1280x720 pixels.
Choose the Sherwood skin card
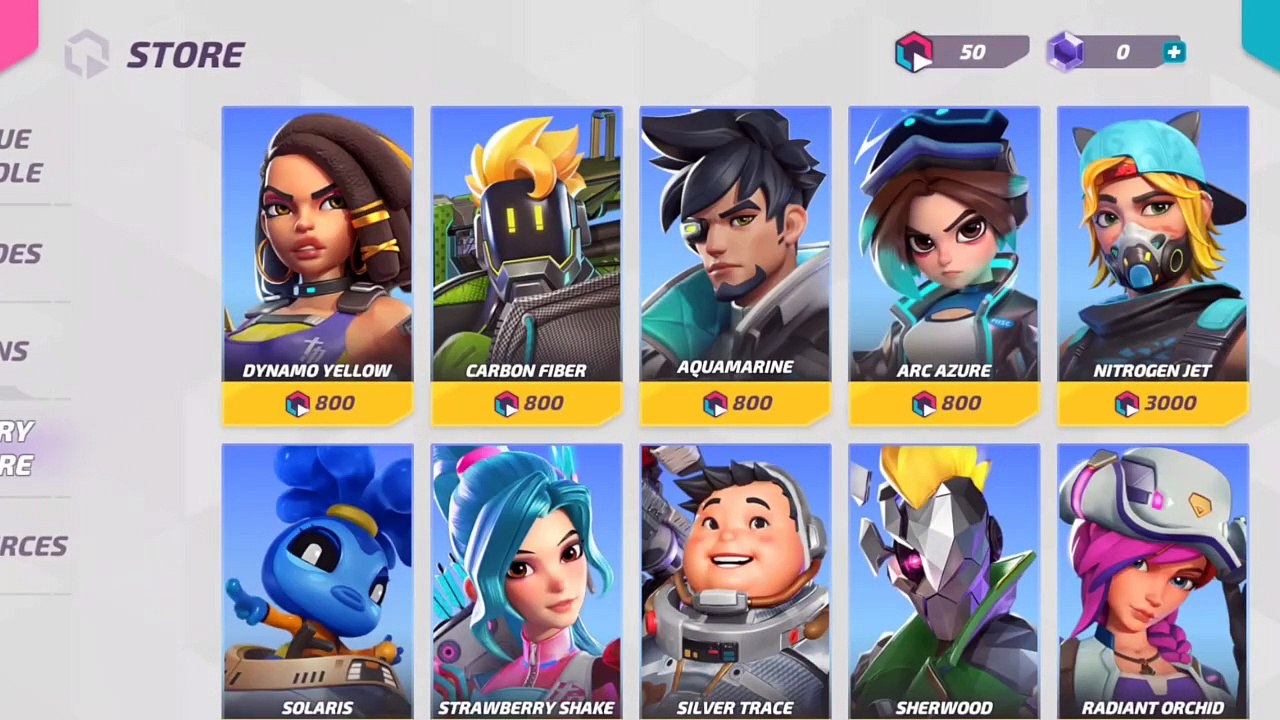coord(944,580)
